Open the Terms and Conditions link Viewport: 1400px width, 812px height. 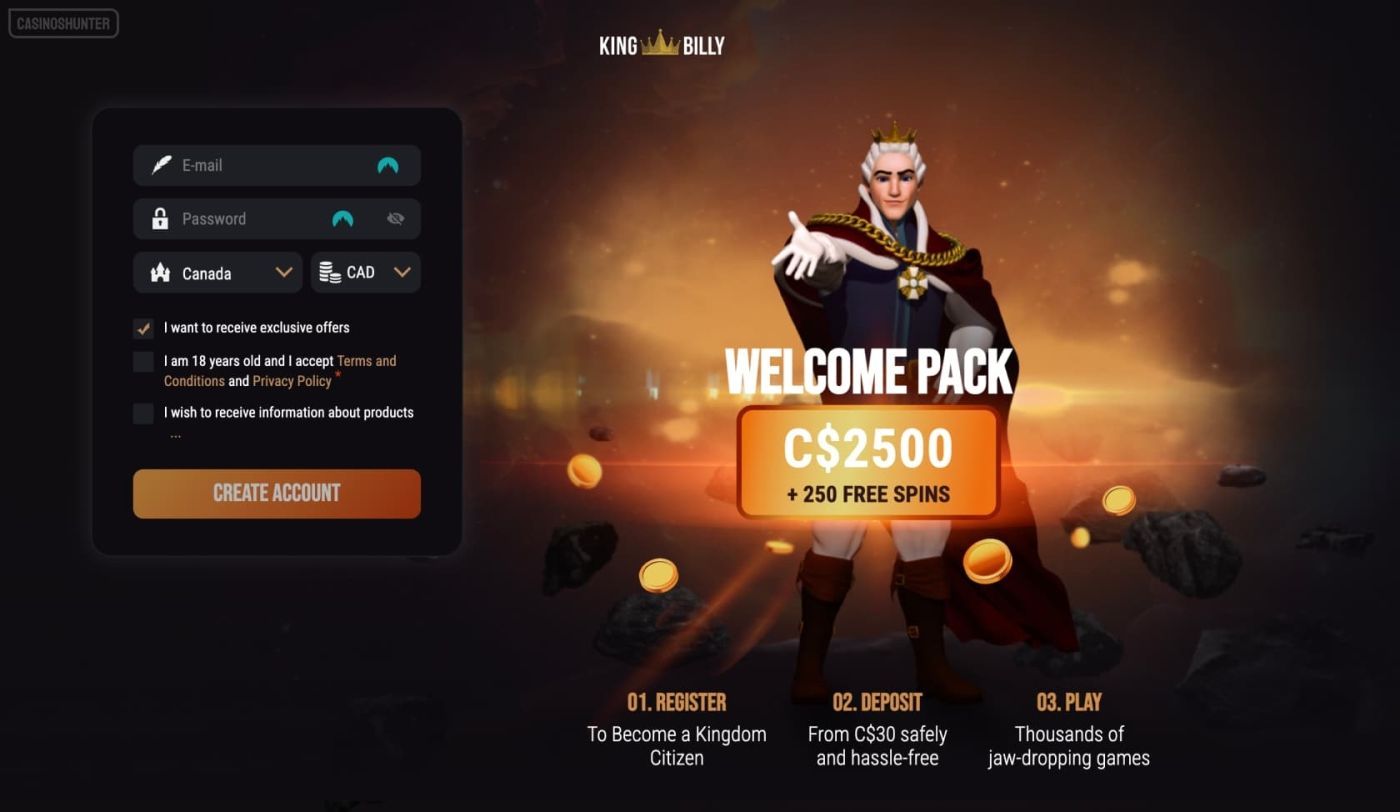366,361
